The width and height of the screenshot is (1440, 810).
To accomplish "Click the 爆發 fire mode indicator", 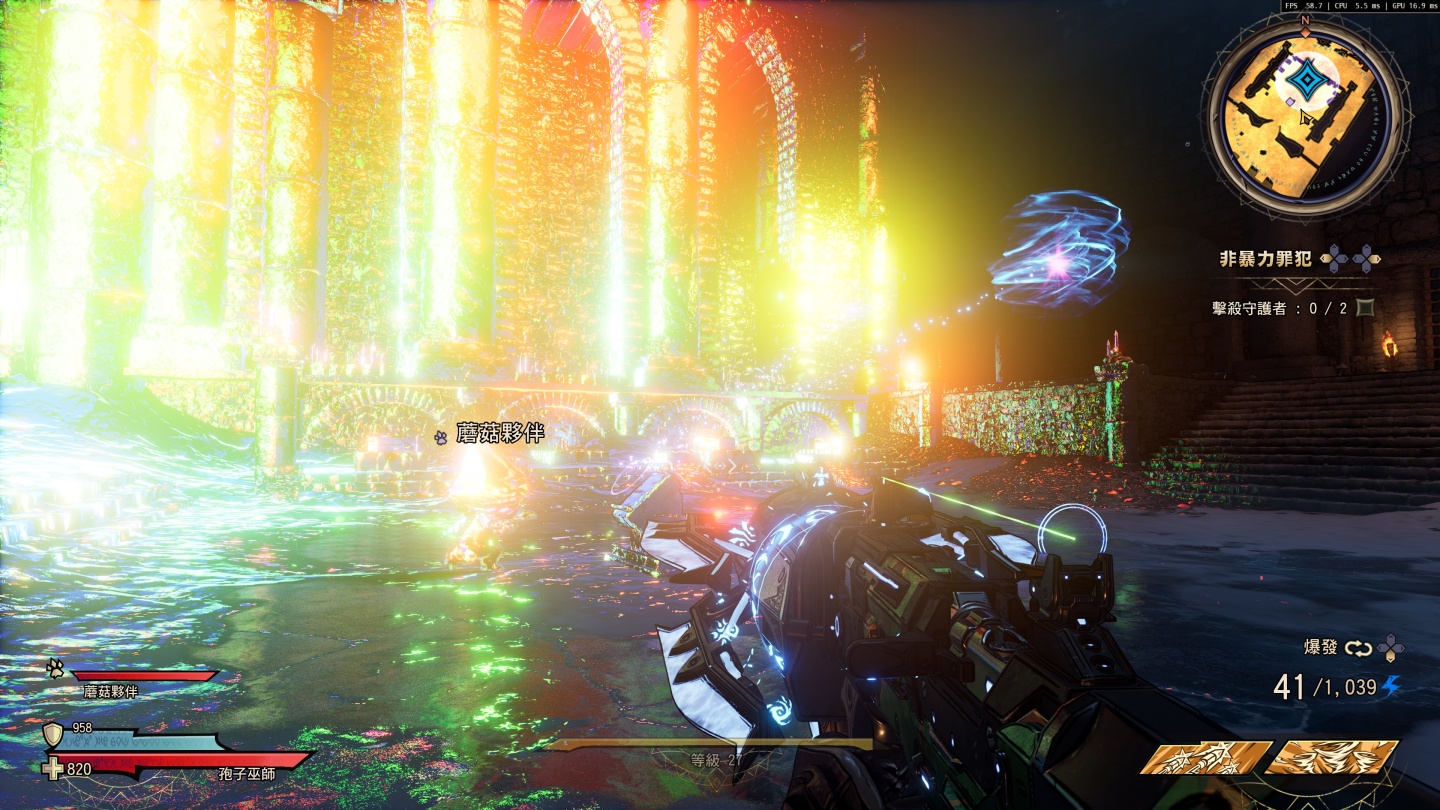I will (x=1320, y=647).
